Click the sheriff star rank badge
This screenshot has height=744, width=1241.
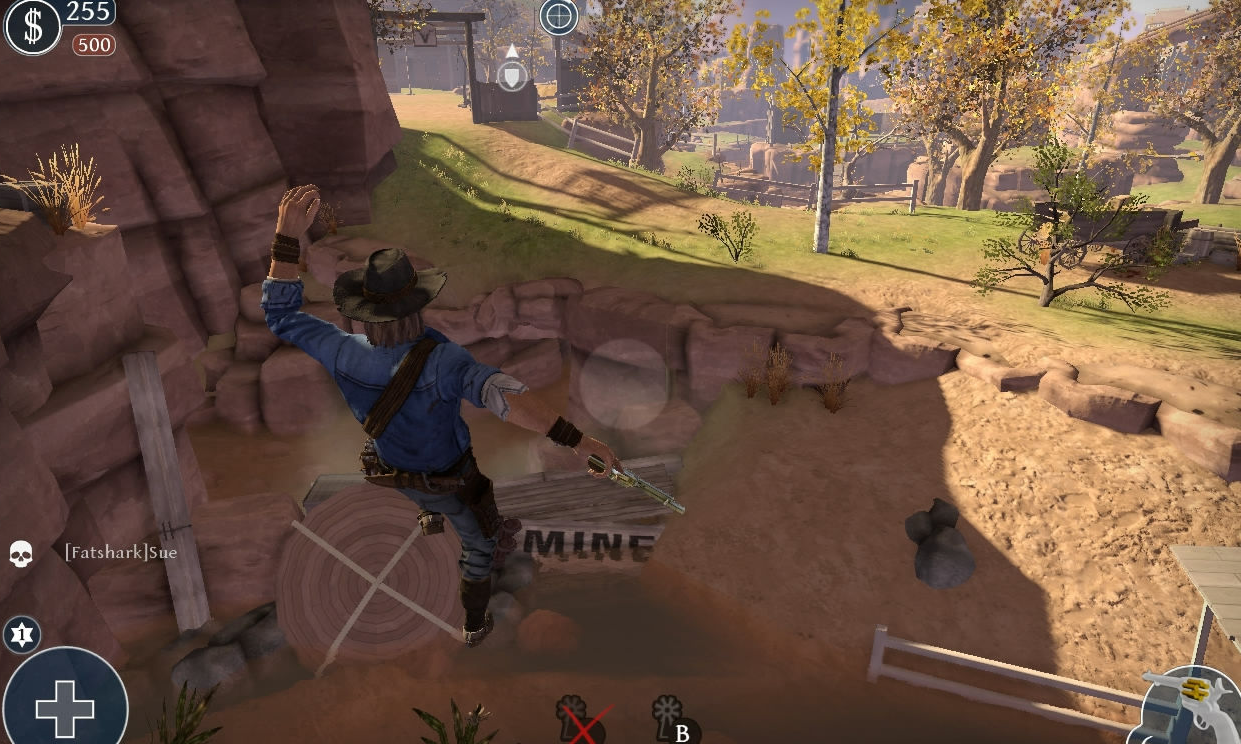pos(21,634)
